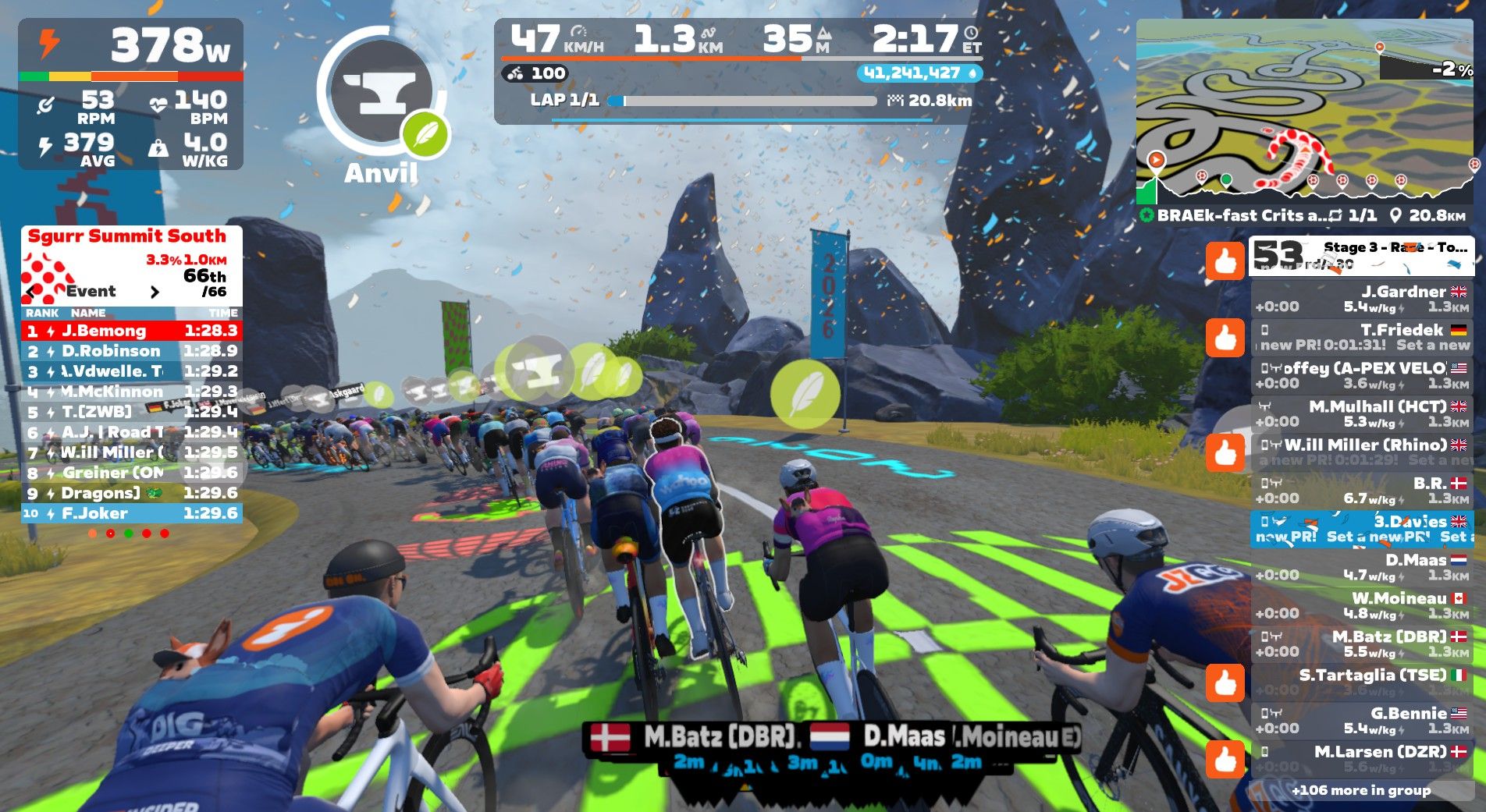Show next segment leaderboard with right arrow

pos(155,292)
